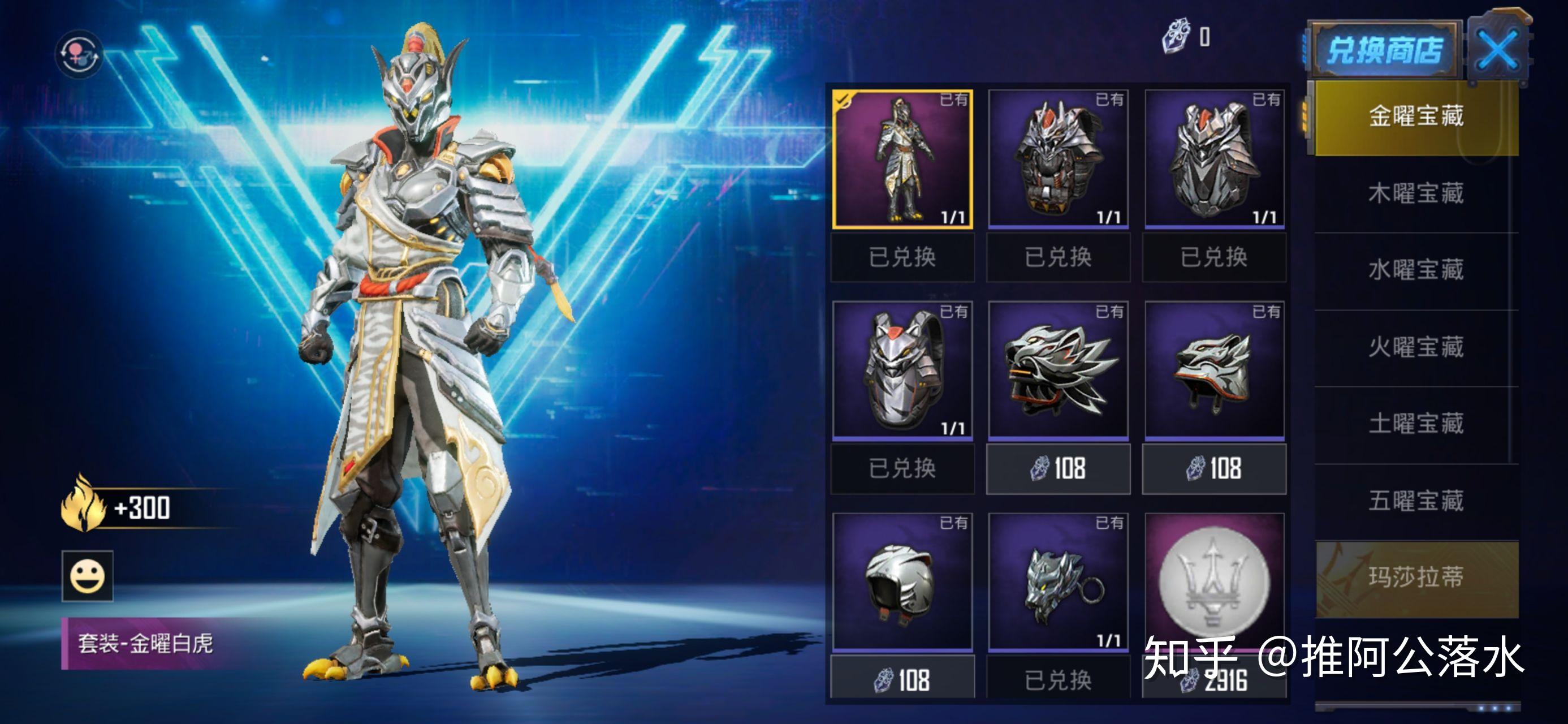Exchange 108 tokens for the plain silver helmet

(902, 680)
